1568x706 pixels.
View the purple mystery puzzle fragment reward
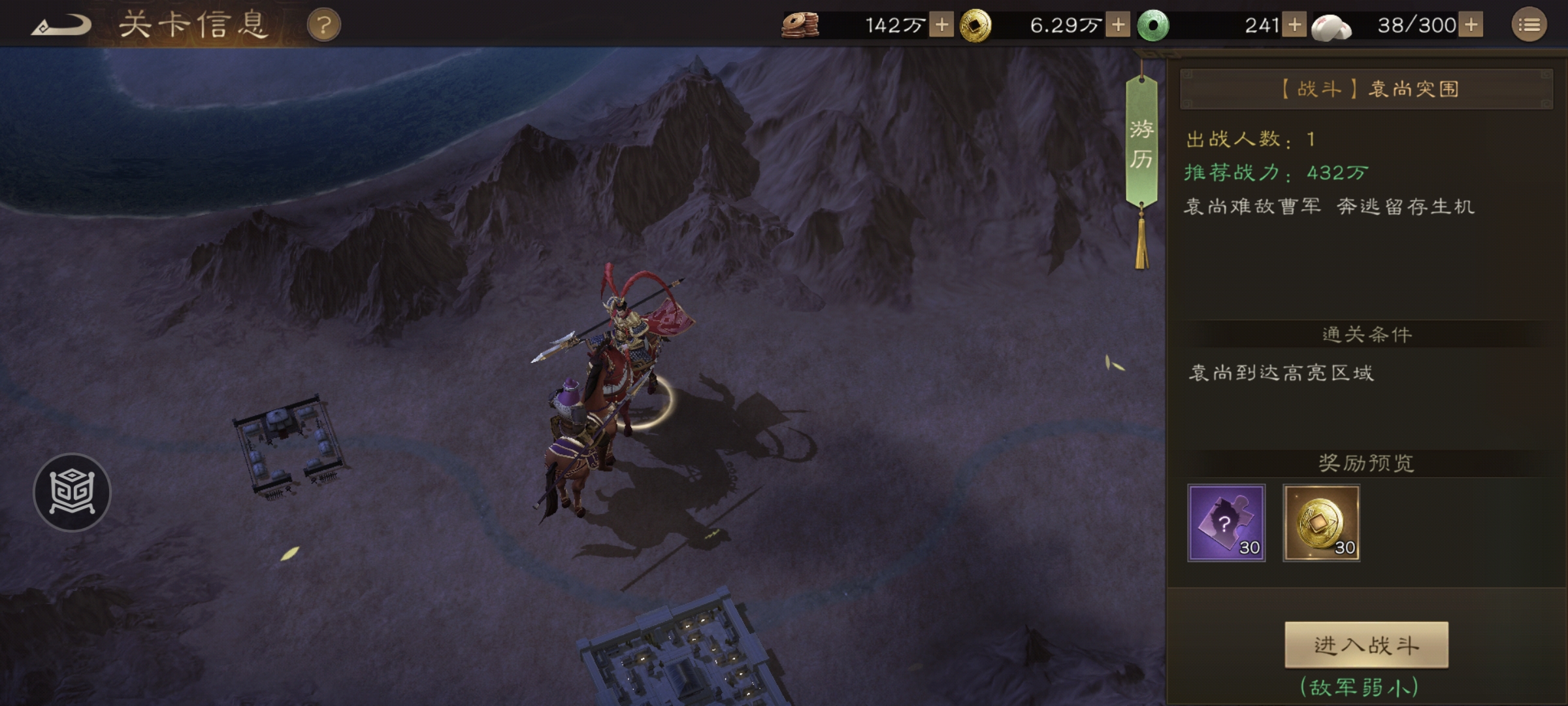click(x=1226, y=523)
